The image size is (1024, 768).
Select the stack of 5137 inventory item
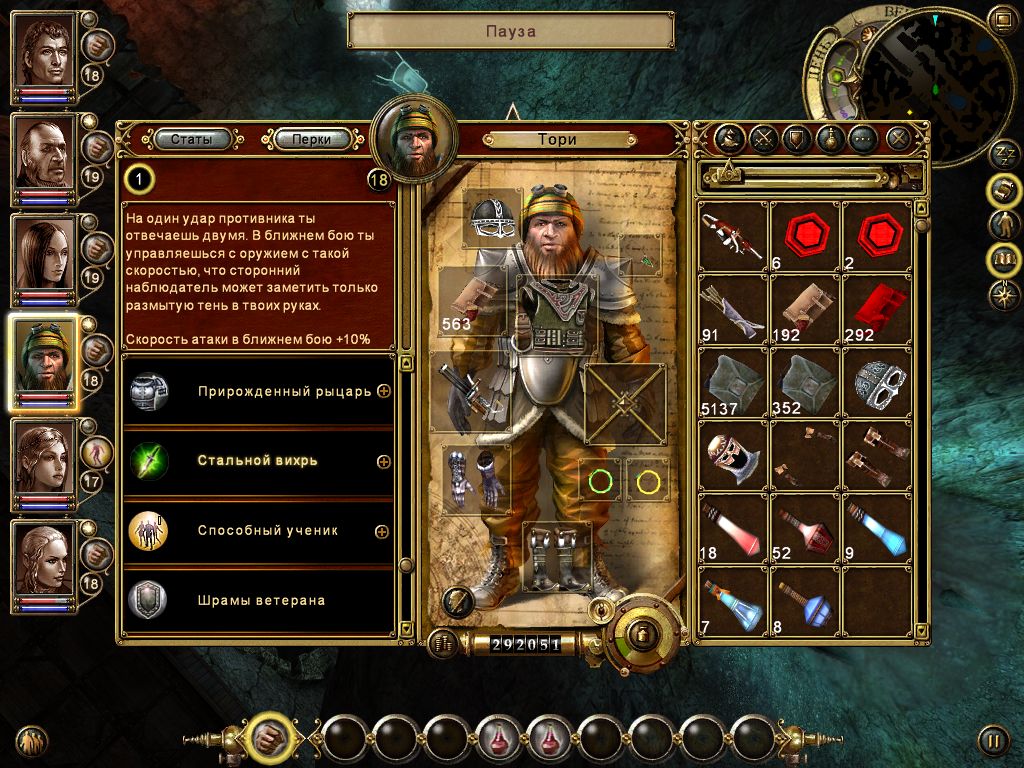click(733, 382)
